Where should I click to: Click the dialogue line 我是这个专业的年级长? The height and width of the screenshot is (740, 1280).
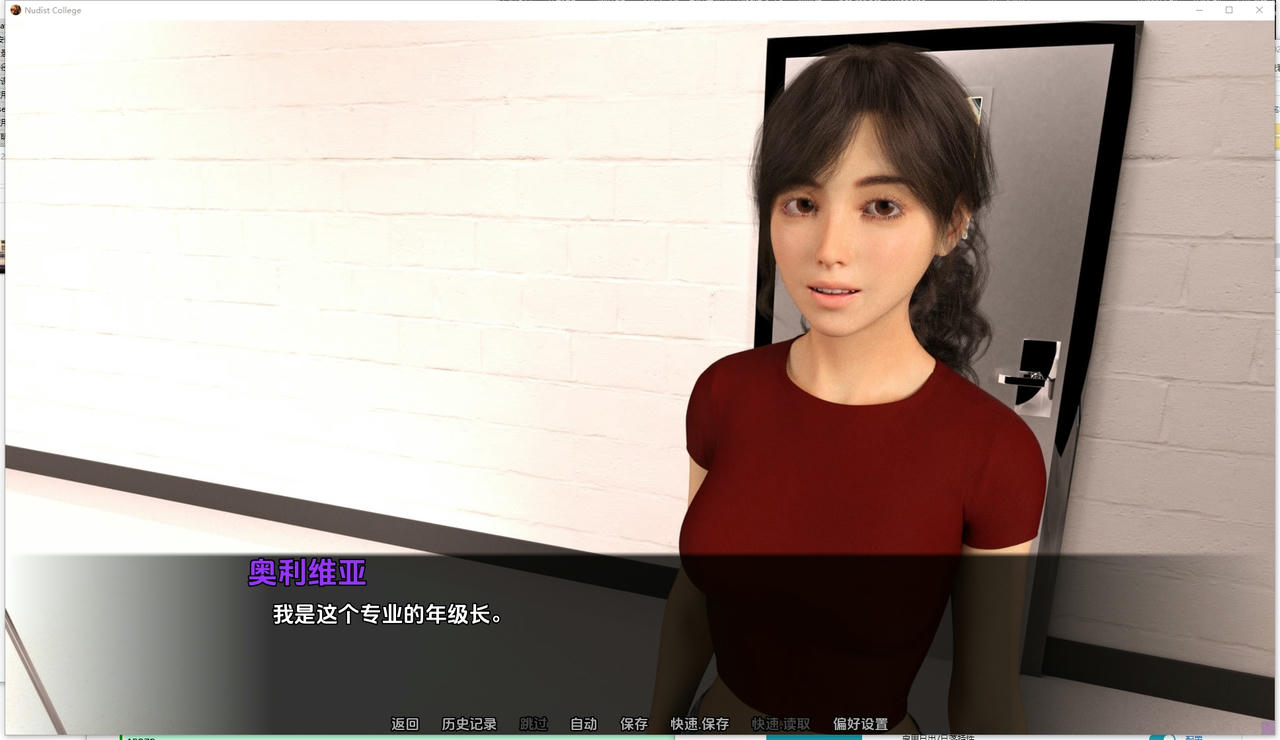391,615
